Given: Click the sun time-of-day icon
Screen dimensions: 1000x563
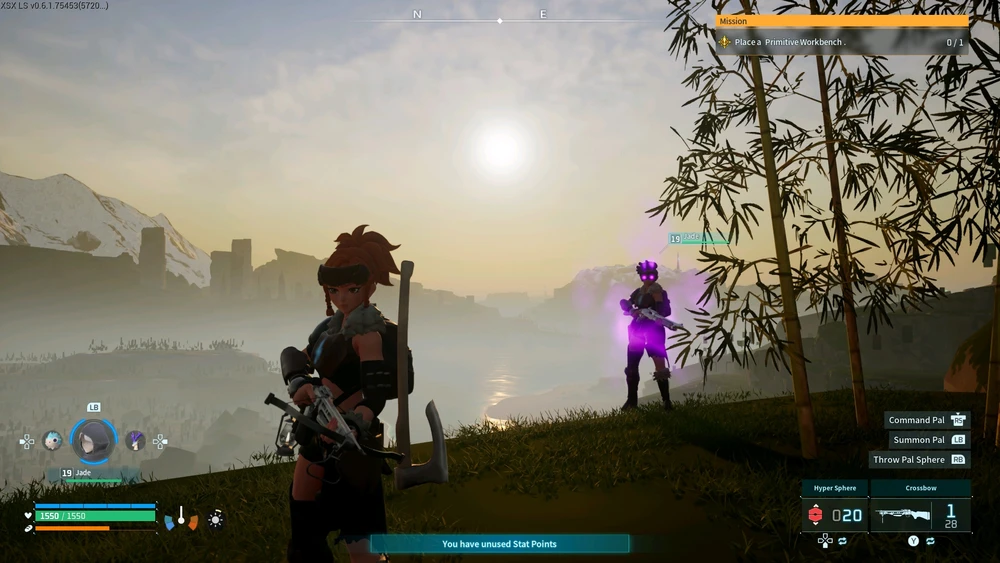Looking at the screenshot, I should pos(215,519).
